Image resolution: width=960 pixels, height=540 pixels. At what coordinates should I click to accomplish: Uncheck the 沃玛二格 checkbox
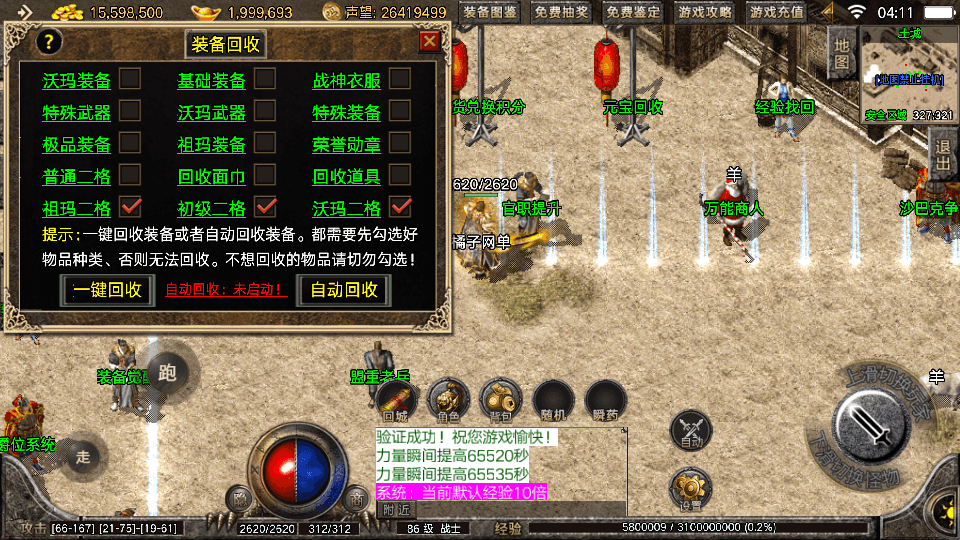tap(400, 207)
